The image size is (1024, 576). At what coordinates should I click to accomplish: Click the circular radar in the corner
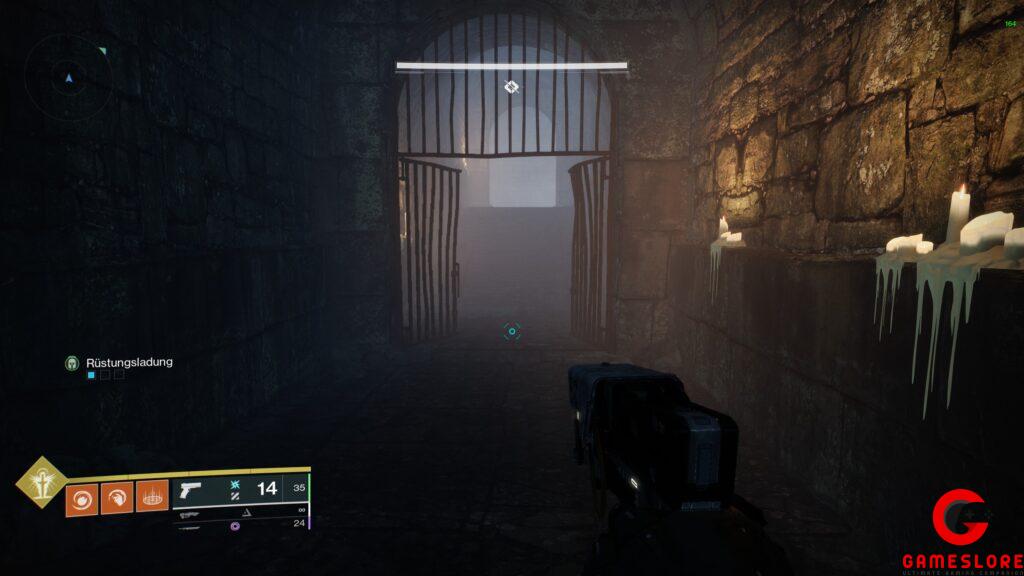68,76
